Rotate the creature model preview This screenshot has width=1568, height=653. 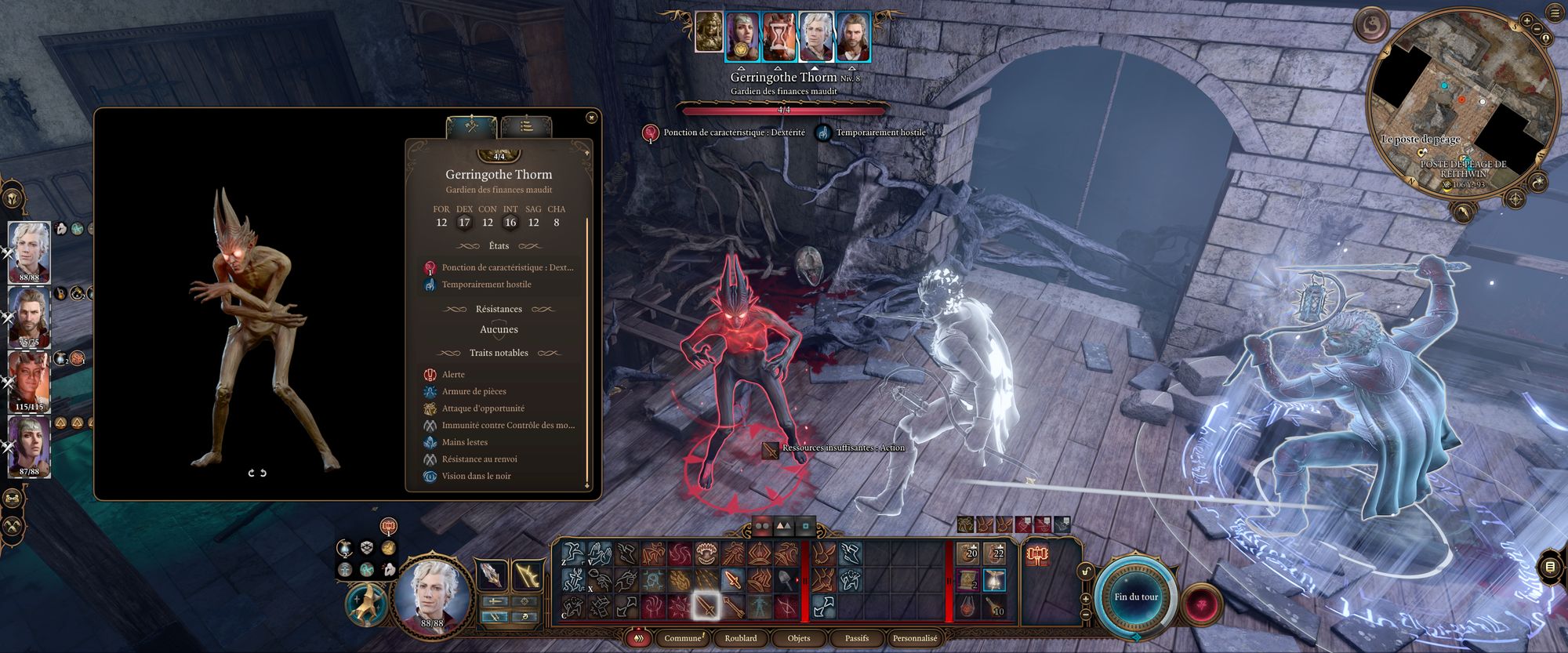click(258, 473)
